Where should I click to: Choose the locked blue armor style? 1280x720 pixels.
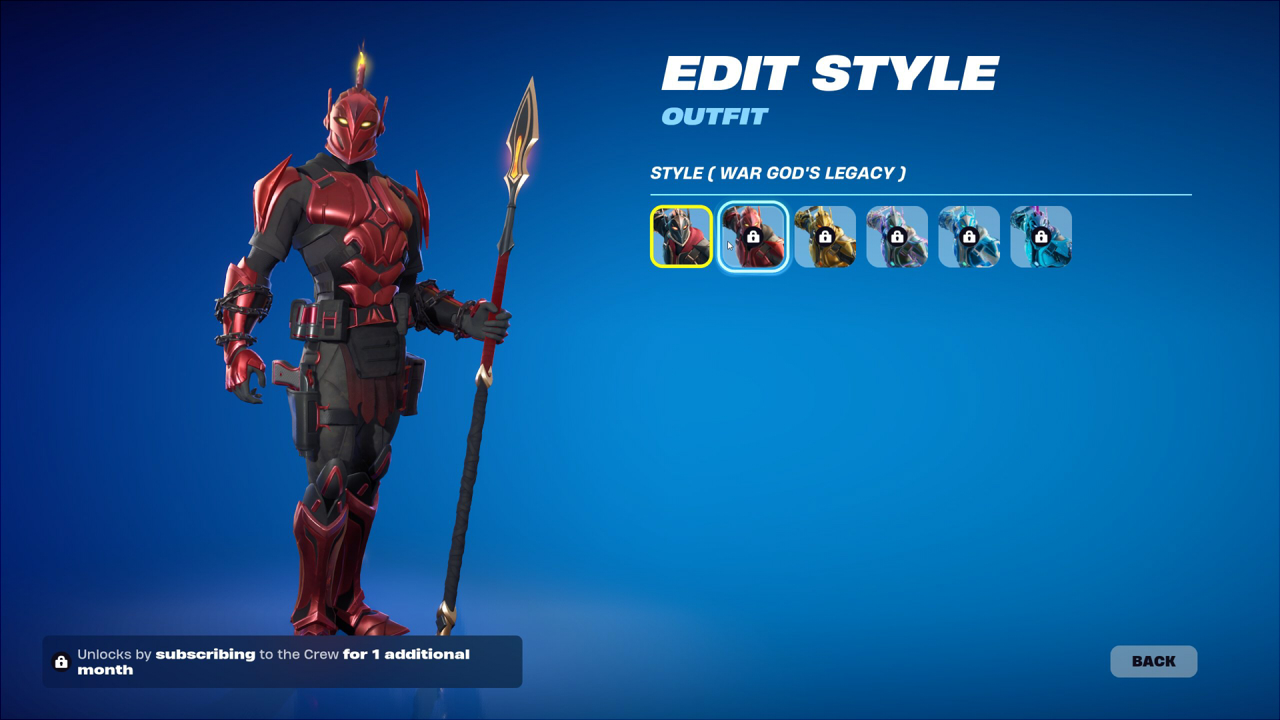[x=969, y=237]
